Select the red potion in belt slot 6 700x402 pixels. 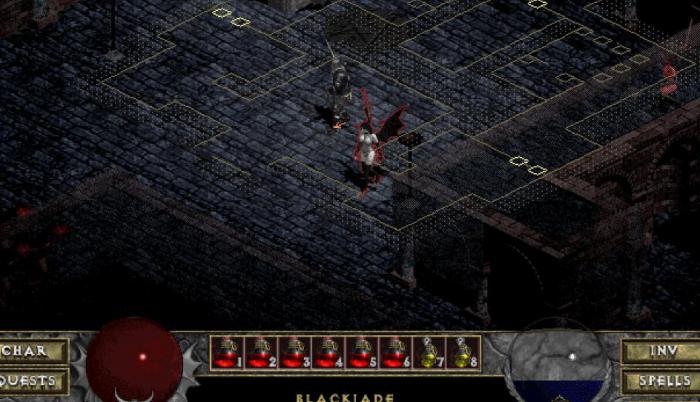tap(394, 352)
